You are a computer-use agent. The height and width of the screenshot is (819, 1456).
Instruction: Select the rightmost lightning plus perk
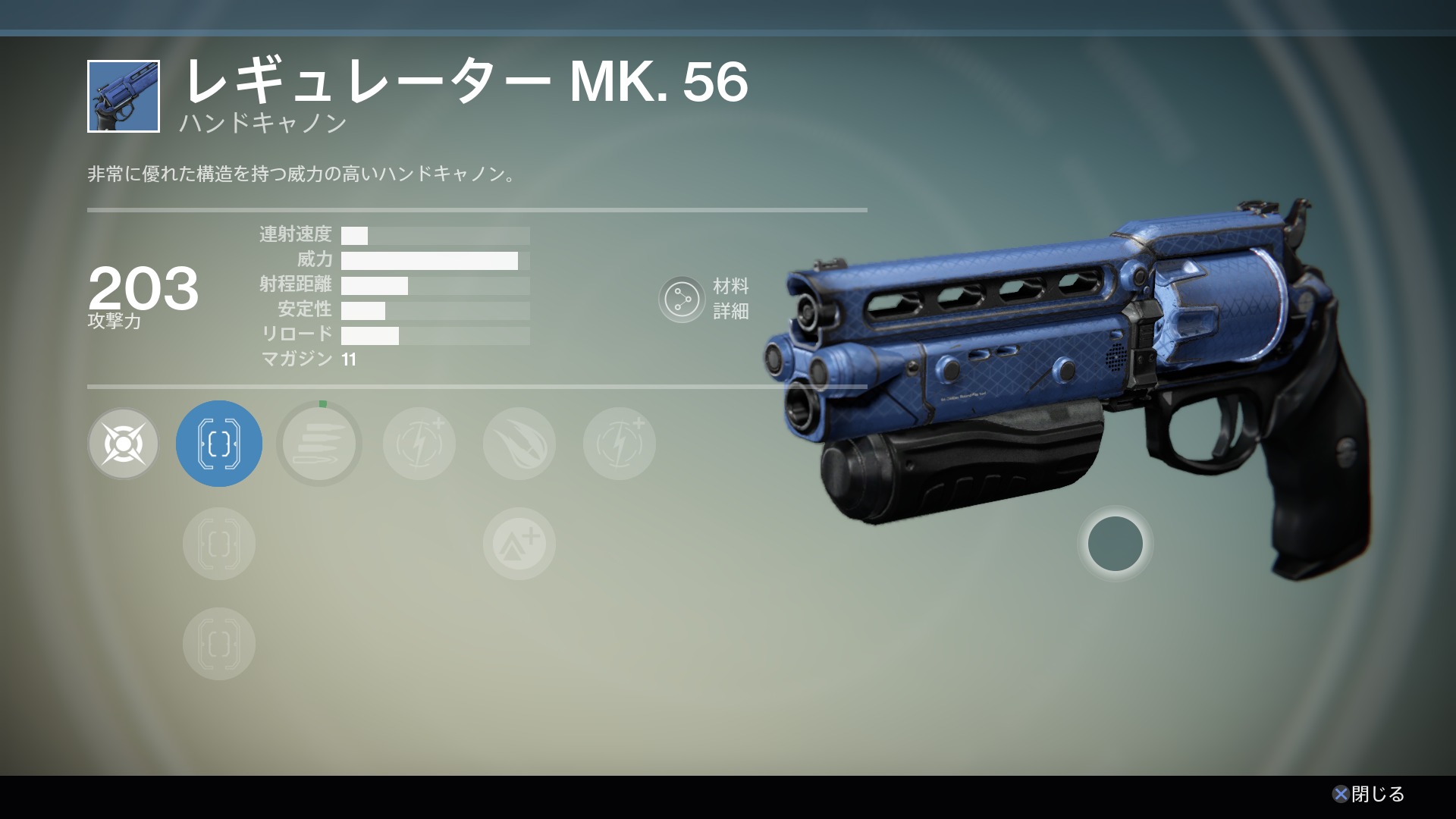click(x=619, y=444)
